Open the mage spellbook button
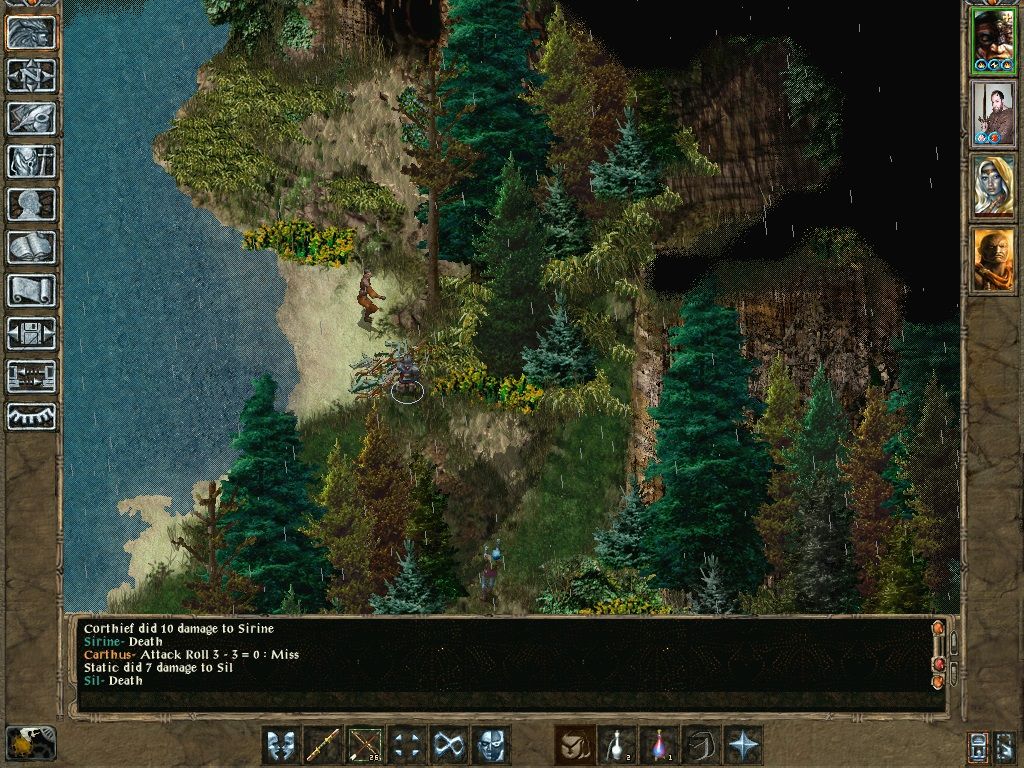 point(31,247)
